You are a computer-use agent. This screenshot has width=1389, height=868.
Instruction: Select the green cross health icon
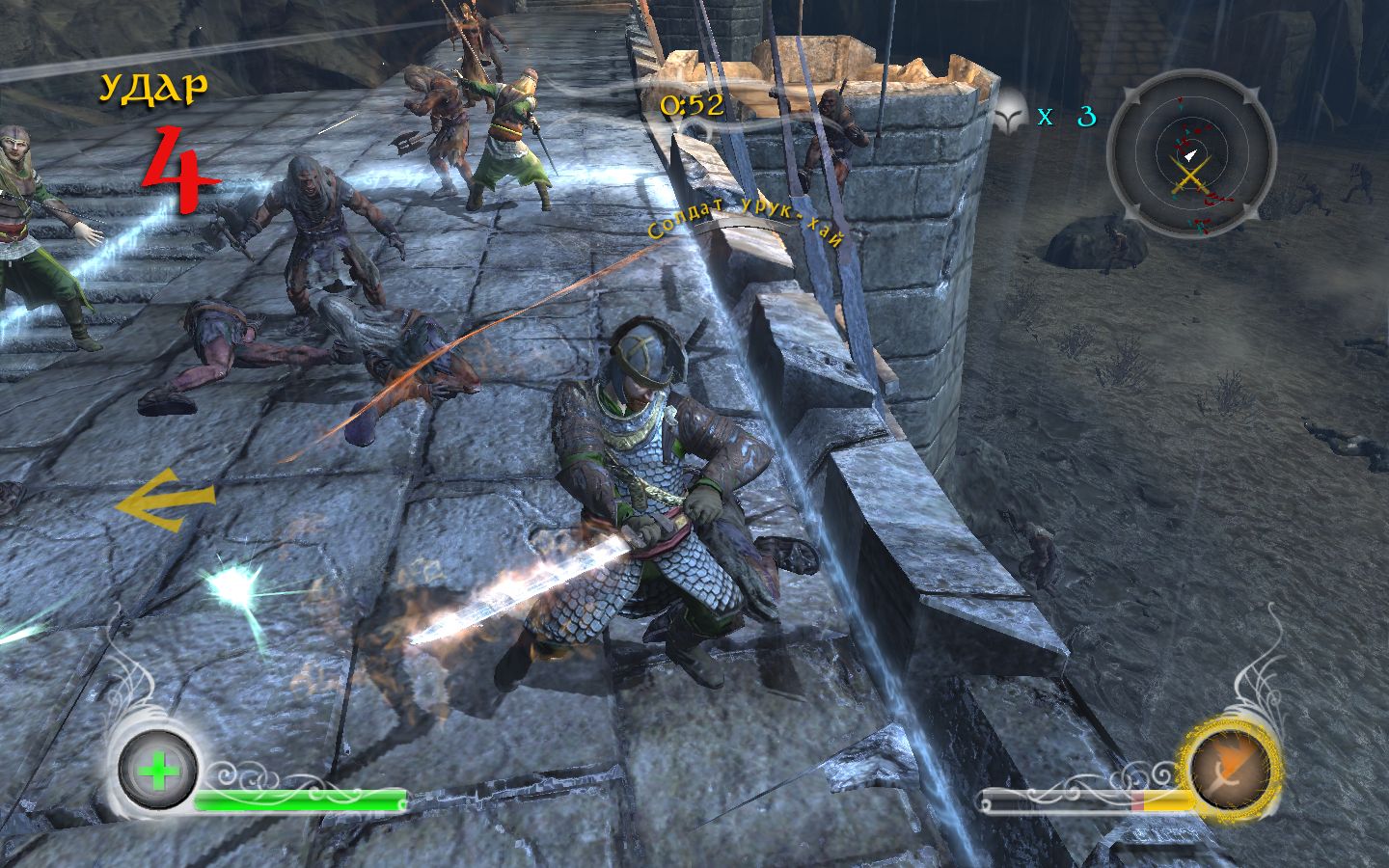158,771
